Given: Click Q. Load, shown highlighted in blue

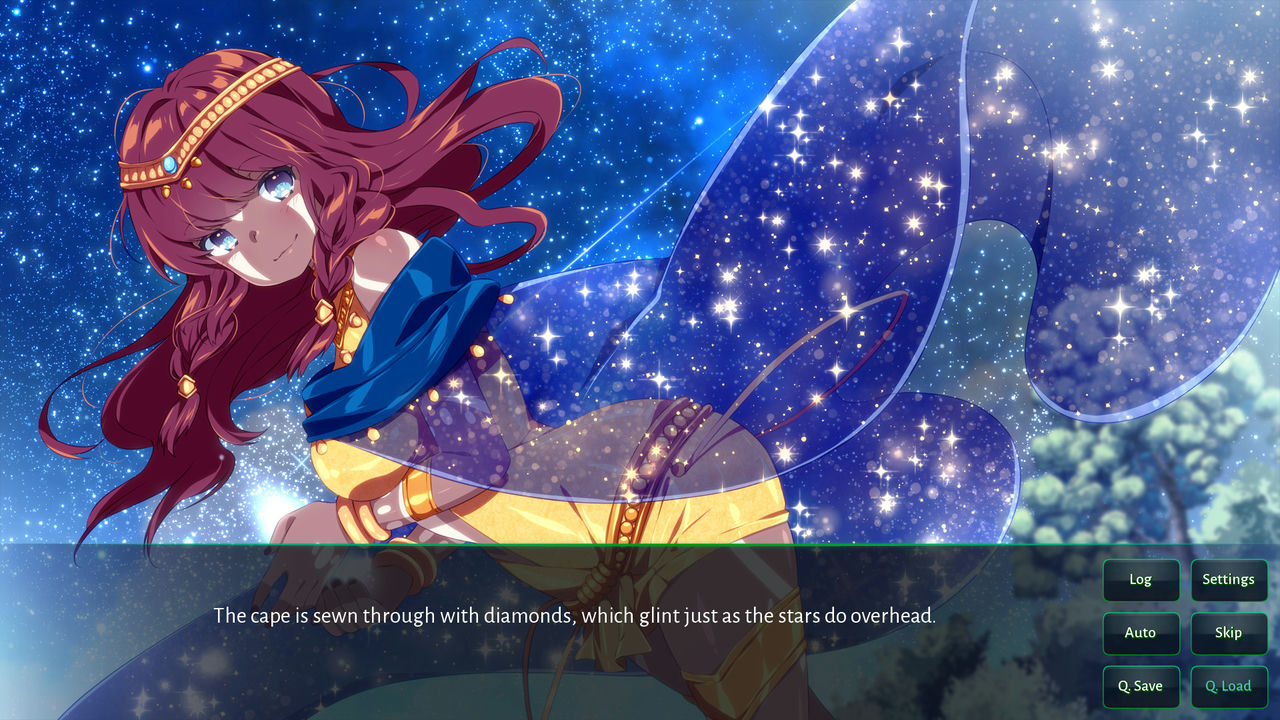Looking at the screenshot, I should (1228, 686).
